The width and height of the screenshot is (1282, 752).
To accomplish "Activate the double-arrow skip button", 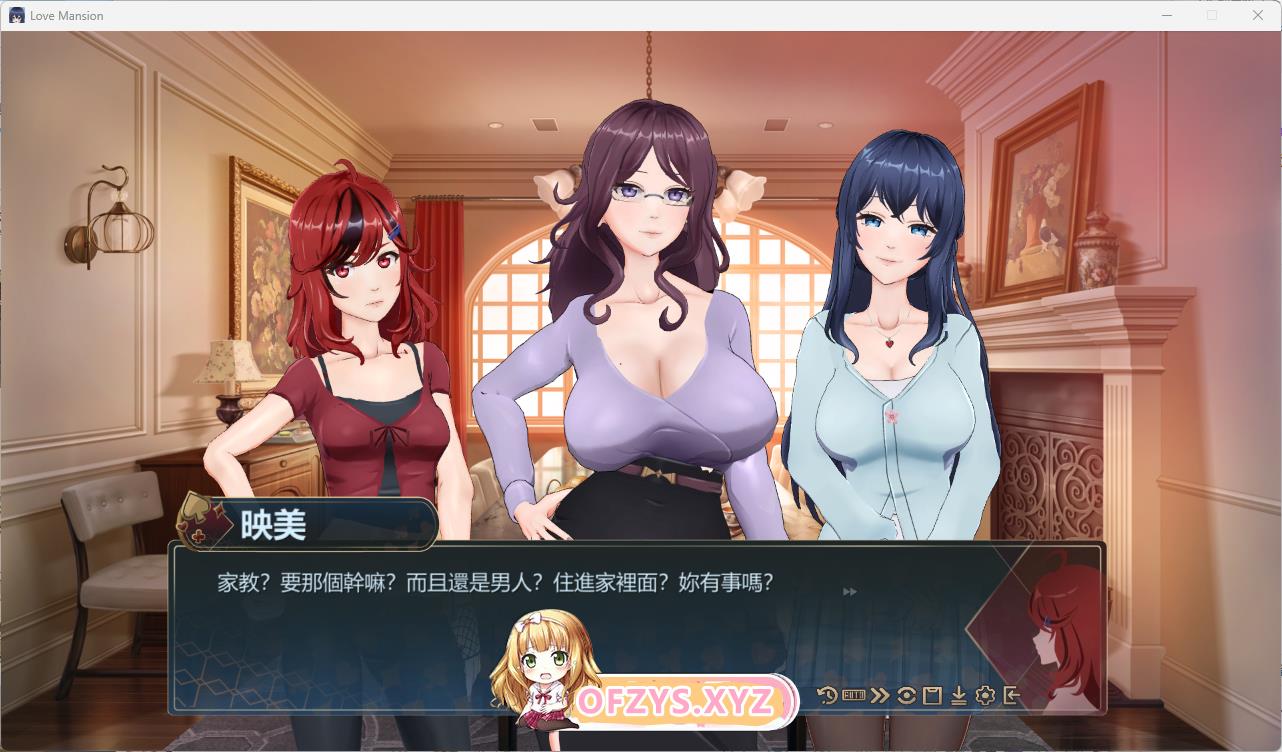I will [880, 695].
